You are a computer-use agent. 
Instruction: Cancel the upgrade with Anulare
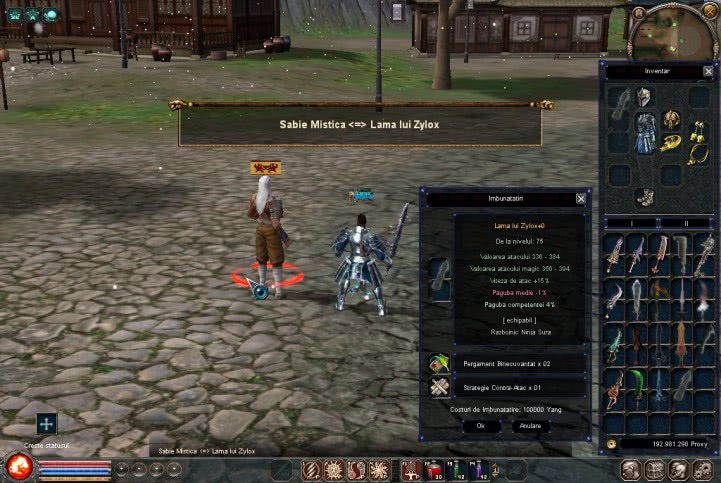531,425
